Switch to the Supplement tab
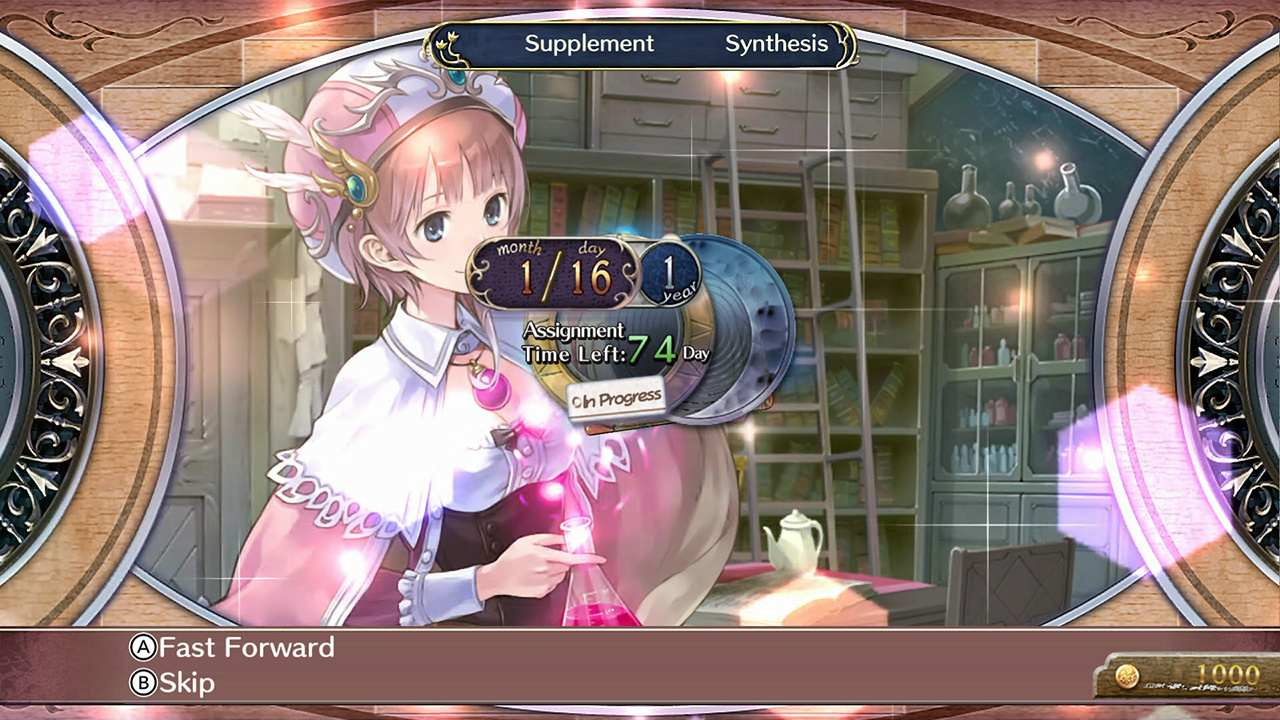1280x720 pixels. coord(588,43)
